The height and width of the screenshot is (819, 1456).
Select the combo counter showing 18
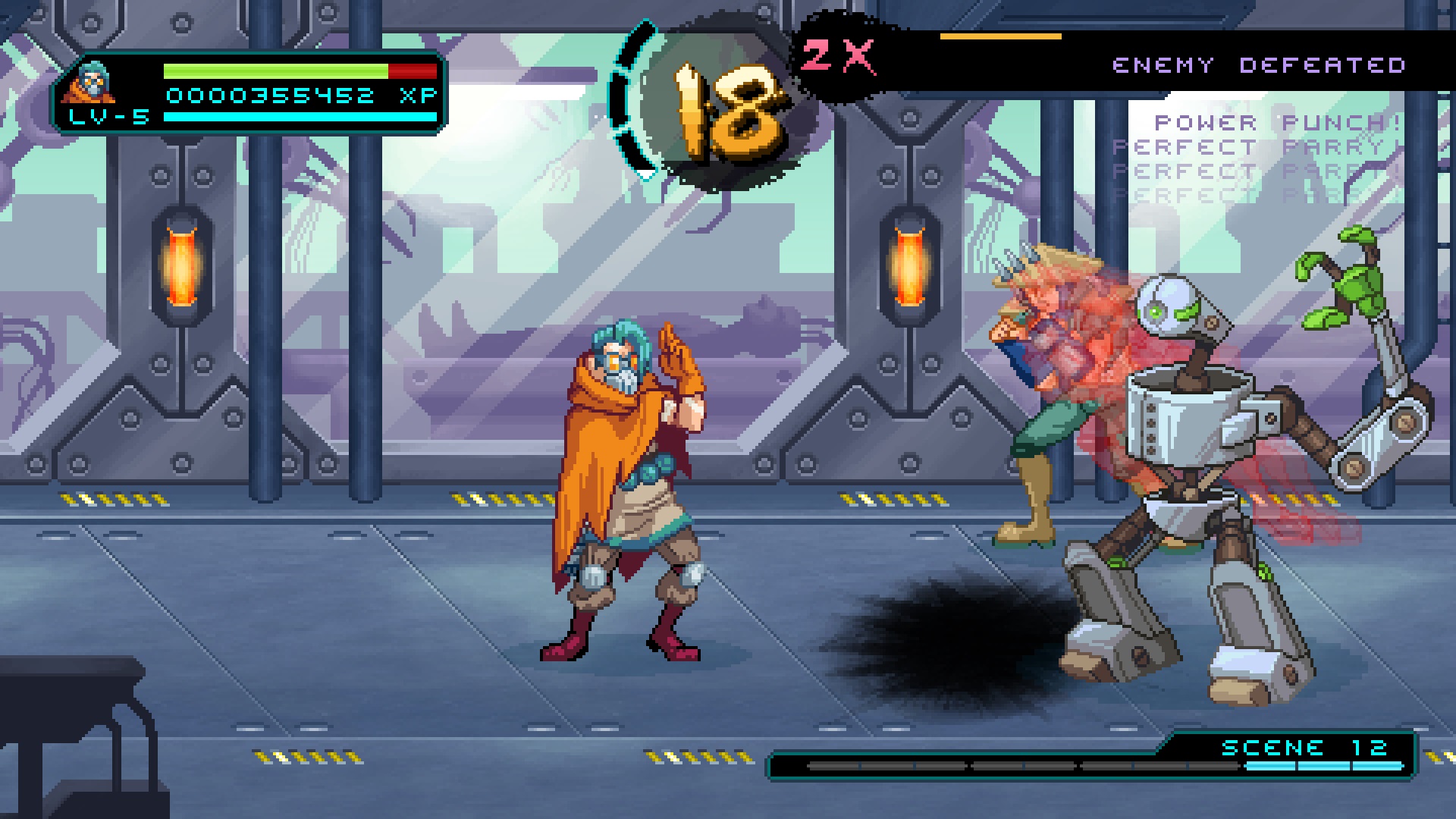728,106
